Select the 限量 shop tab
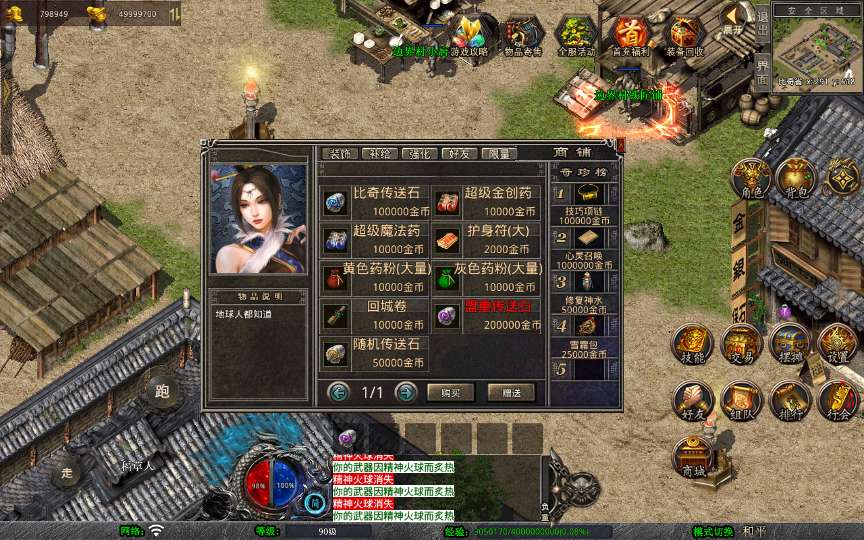The height and width of the screenshot is (540, 864). [x=498, y=154]
